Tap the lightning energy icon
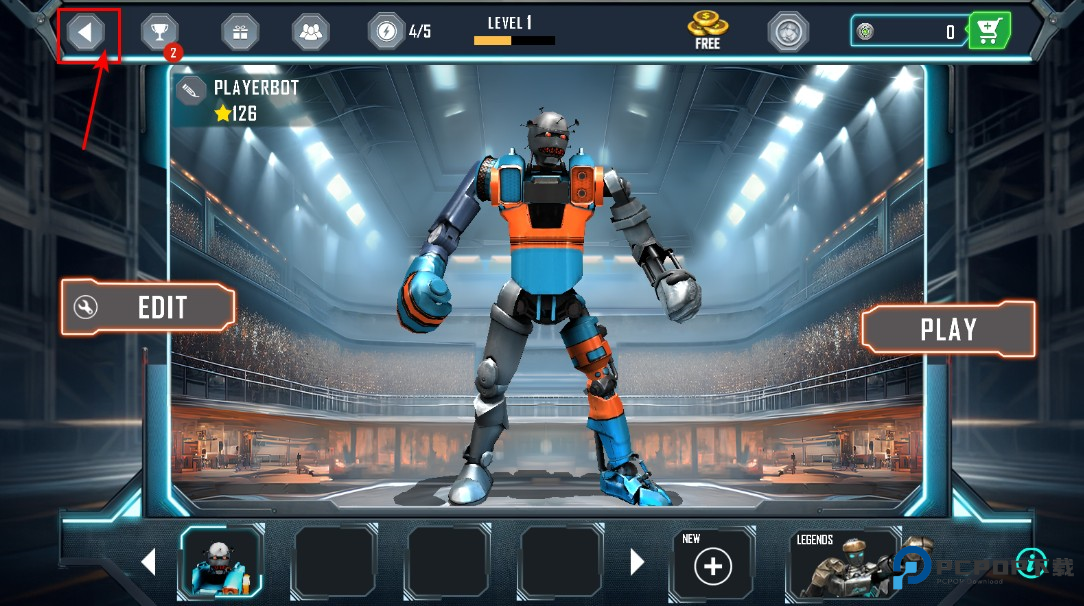1084x606 pixels. pos(387,32)
